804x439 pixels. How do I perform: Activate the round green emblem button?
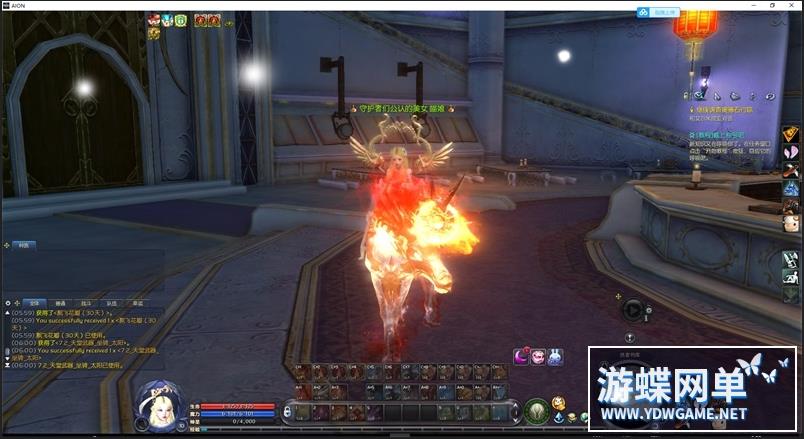pos(536,410)
